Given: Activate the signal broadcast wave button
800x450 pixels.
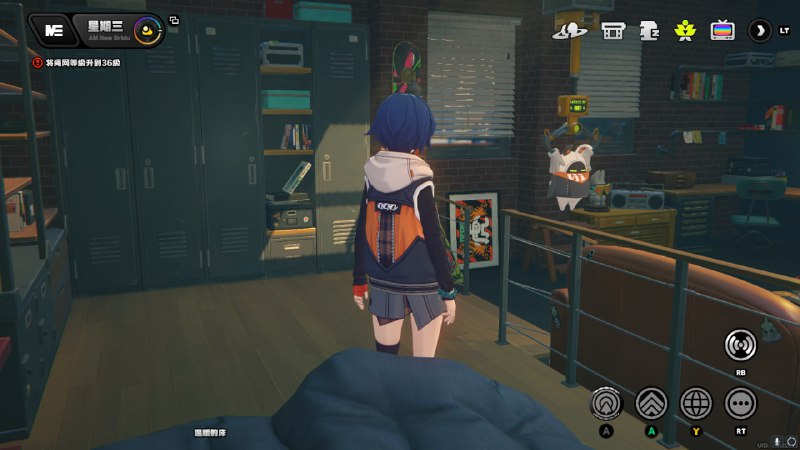Looking at the screenshot, I should (x=740, y=345).
